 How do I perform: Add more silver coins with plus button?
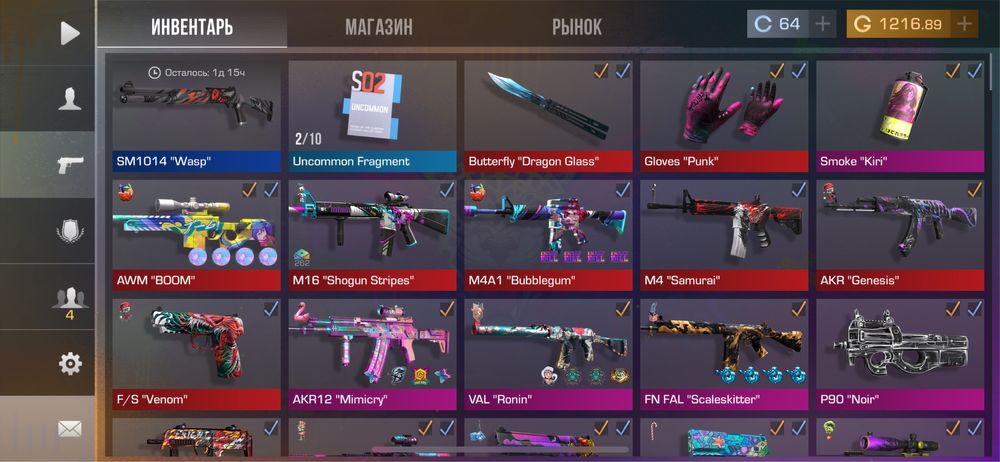822,24
